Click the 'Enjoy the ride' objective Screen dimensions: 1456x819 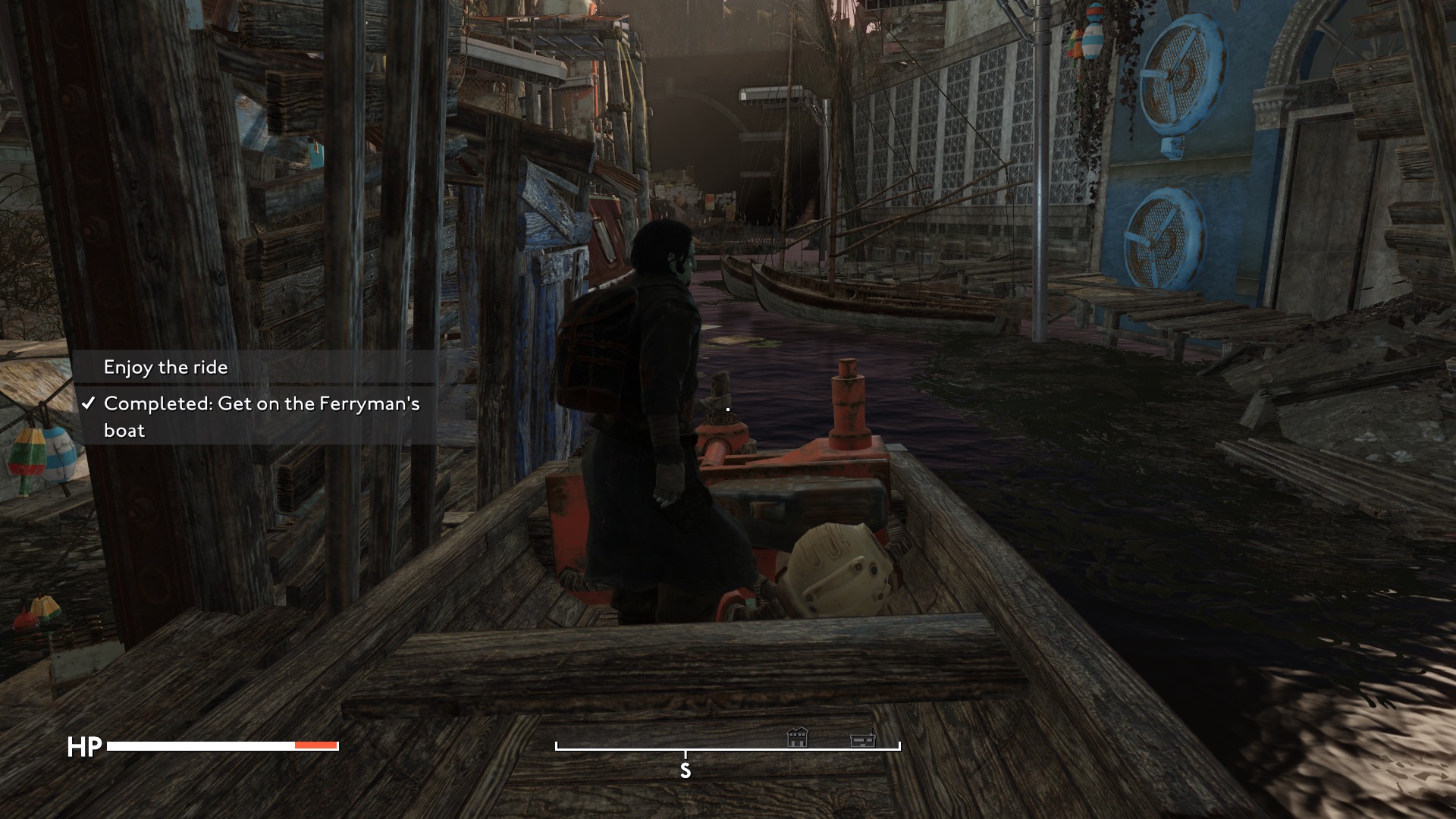(166, 368)
